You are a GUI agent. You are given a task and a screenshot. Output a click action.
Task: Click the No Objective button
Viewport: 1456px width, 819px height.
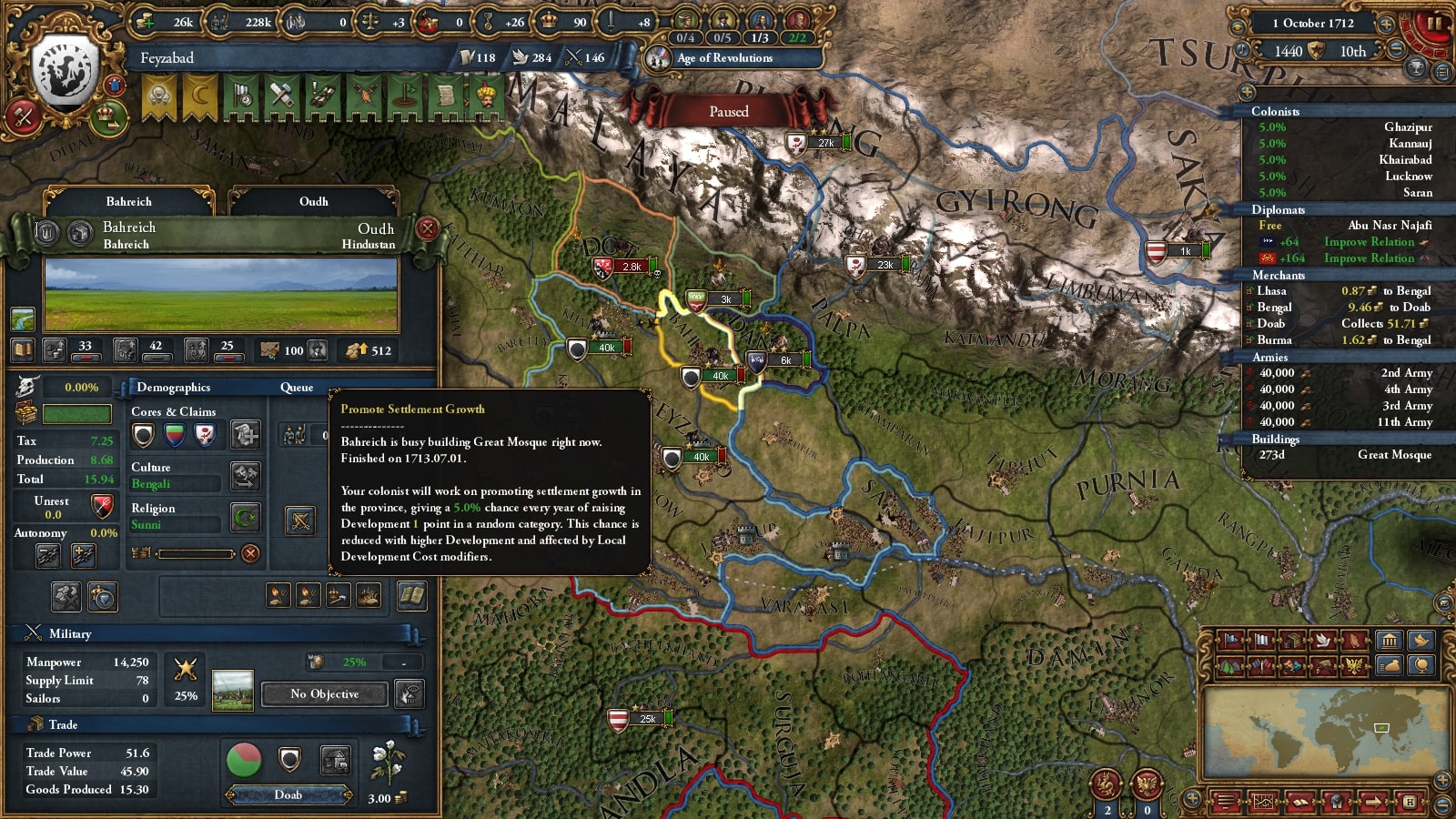point(324,694)
